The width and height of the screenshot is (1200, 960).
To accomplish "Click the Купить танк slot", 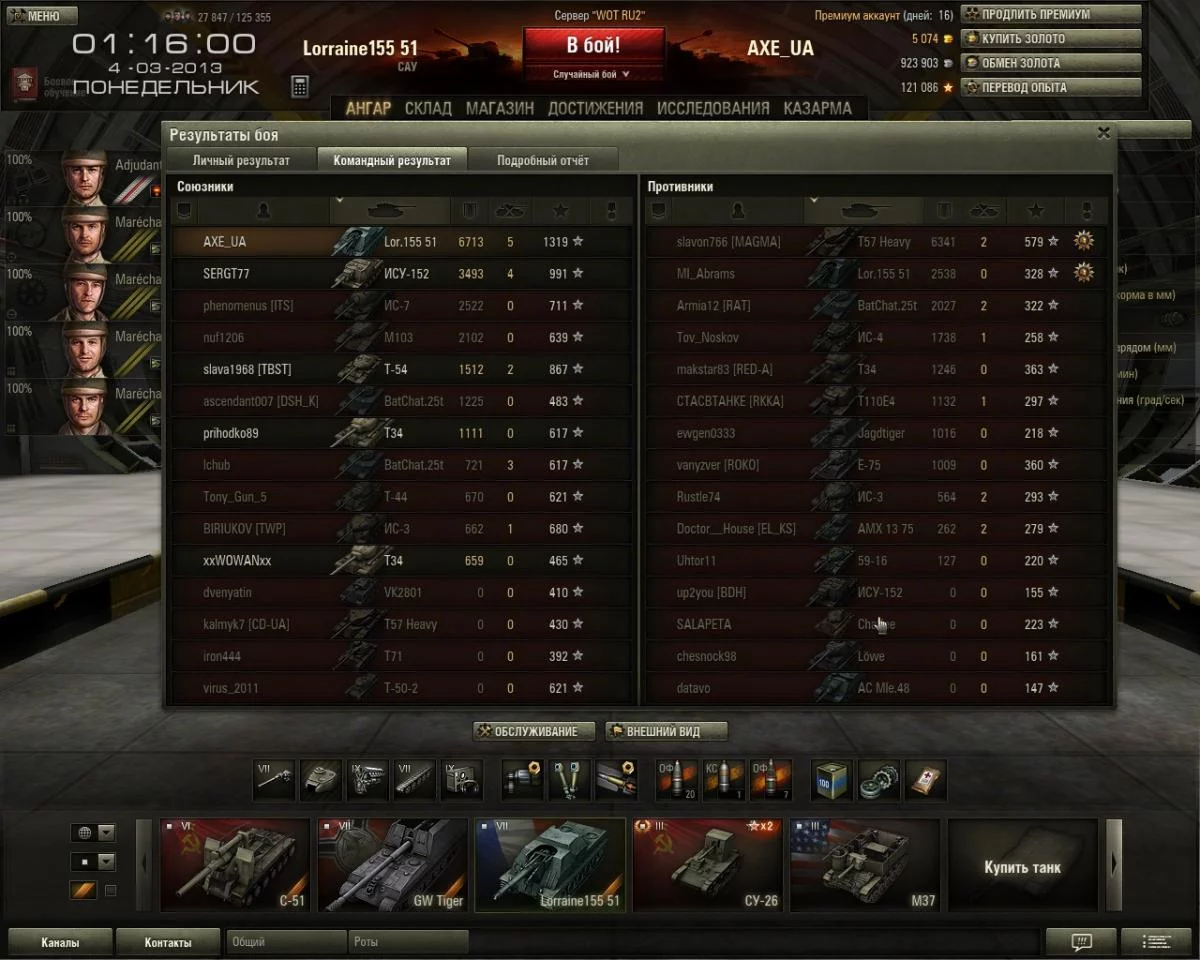I will click(x=1022, y=865).
